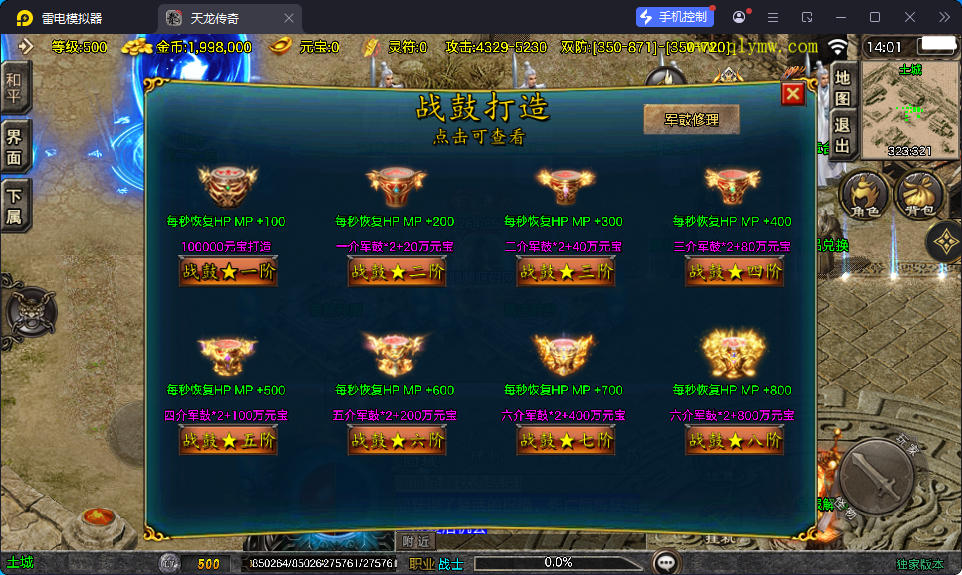962x575 pixels.
Task: Choose the 战鼓★五阶 button
Action: click(x=228, y=440)
